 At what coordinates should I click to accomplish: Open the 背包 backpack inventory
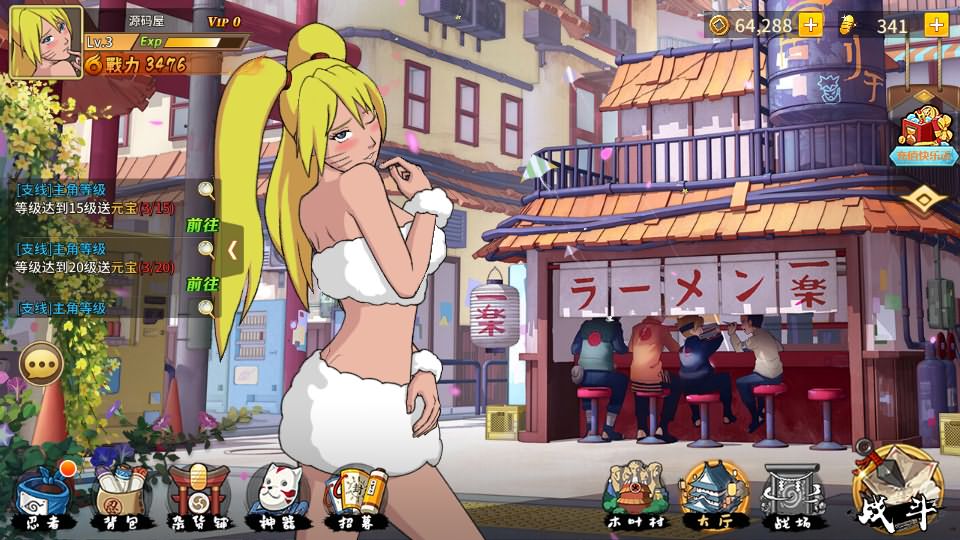[121, 497]
